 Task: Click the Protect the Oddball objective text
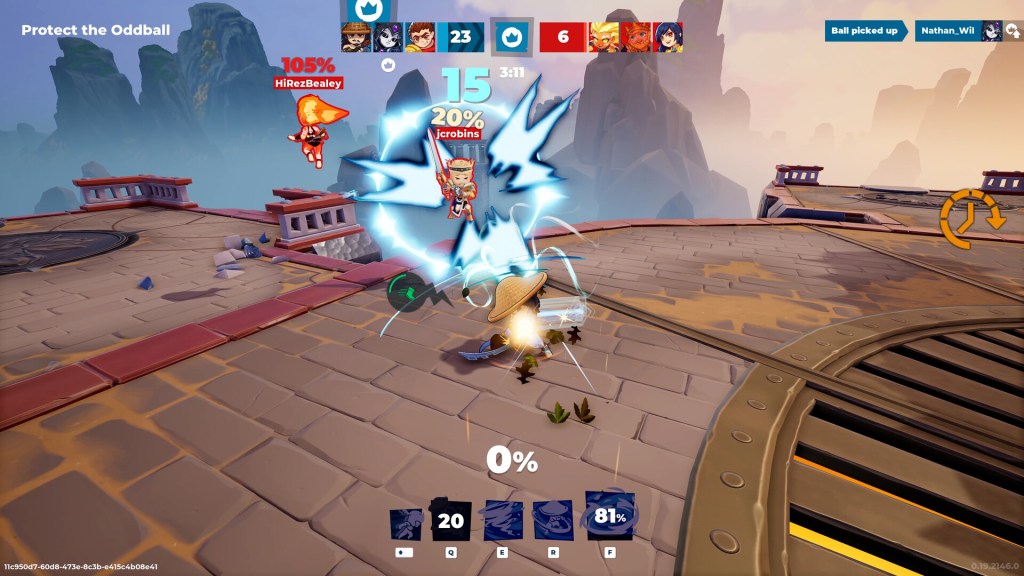pyautogui.click(x=82, y=30)
